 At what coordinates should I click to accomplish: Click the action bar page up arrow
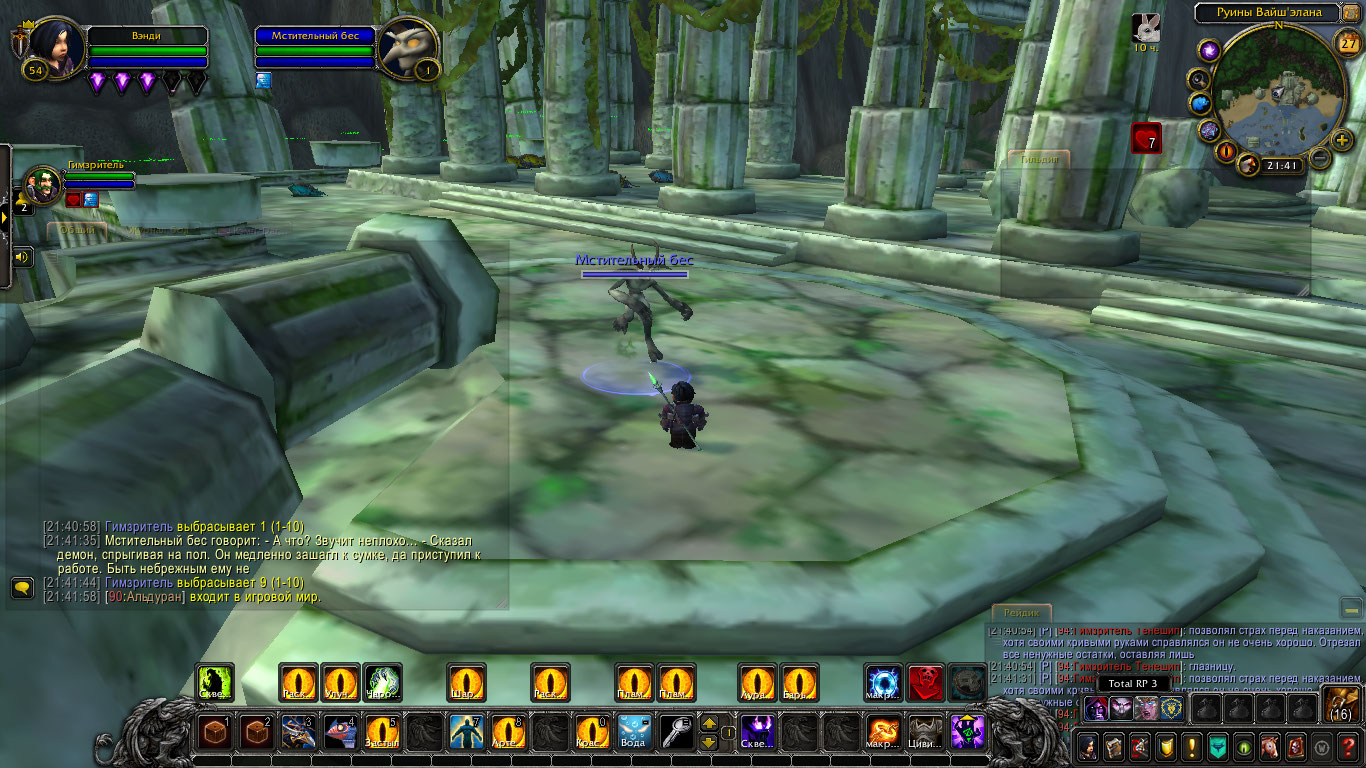[x=709, y=723]
